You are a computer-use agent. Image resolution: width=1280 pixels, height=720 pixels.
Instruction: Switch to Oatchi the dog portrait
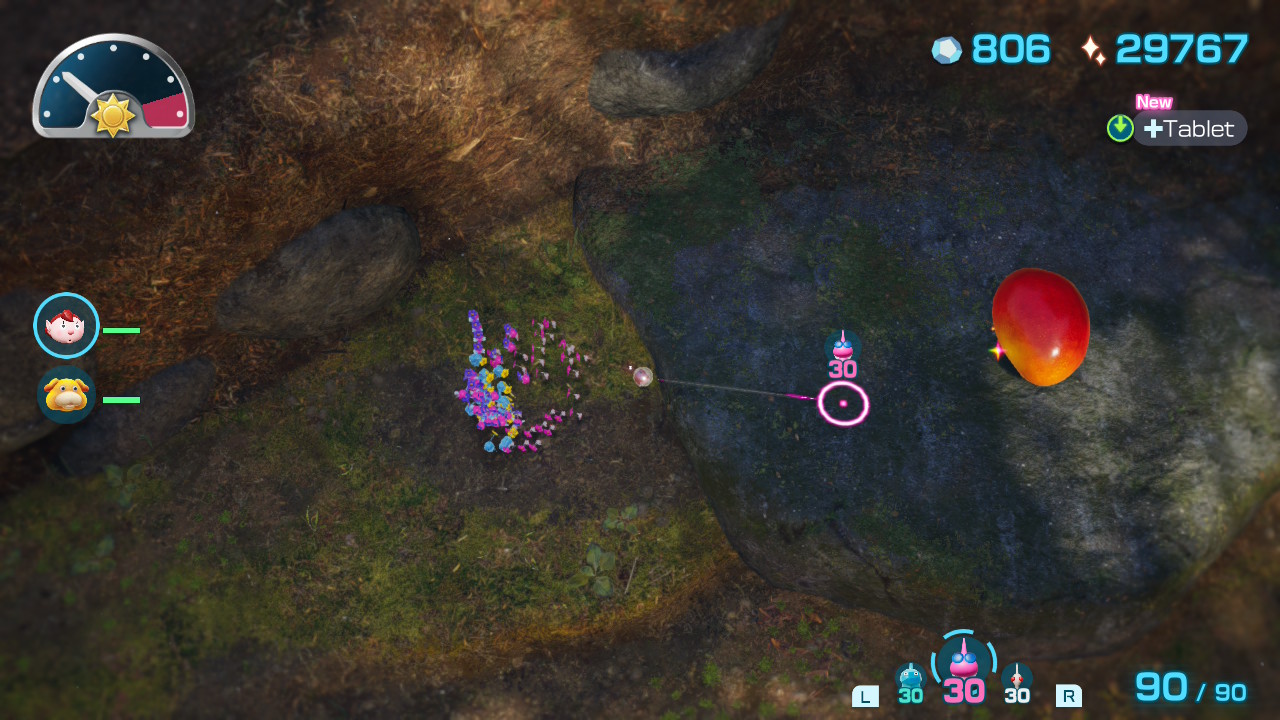66,395
